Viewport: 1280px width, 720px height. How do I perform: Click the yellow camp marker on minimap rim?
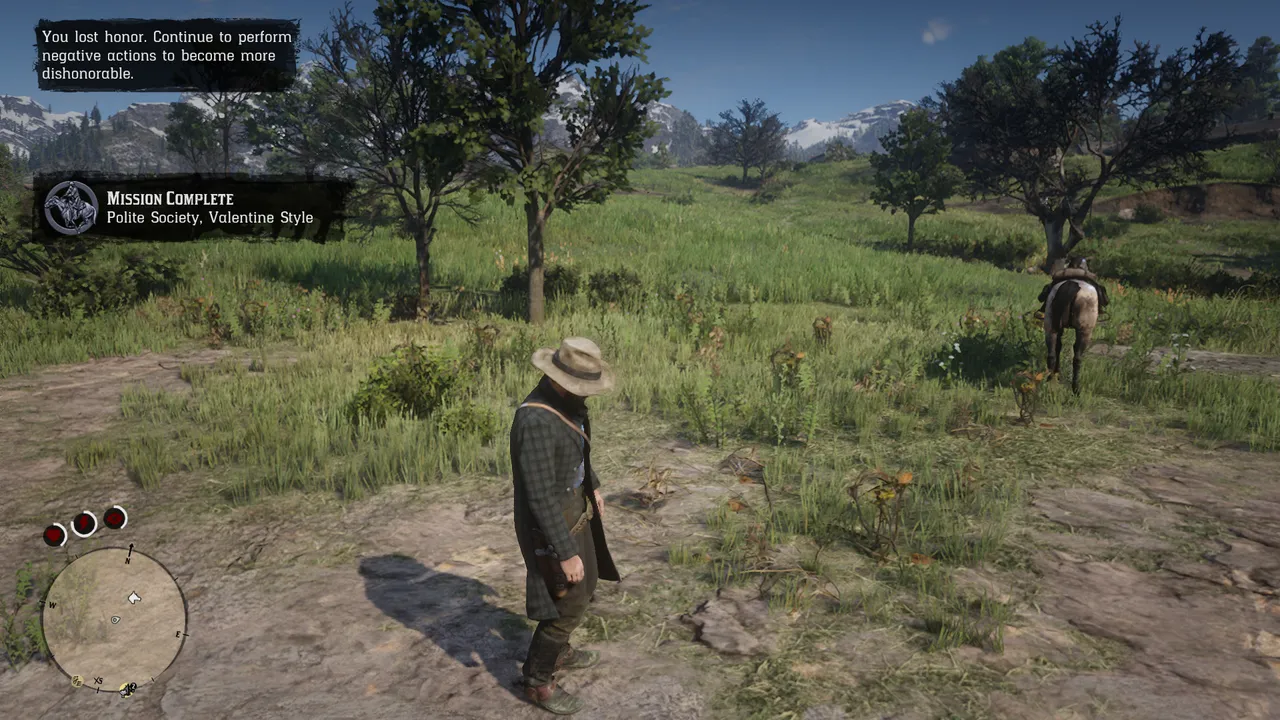point(127,688)
